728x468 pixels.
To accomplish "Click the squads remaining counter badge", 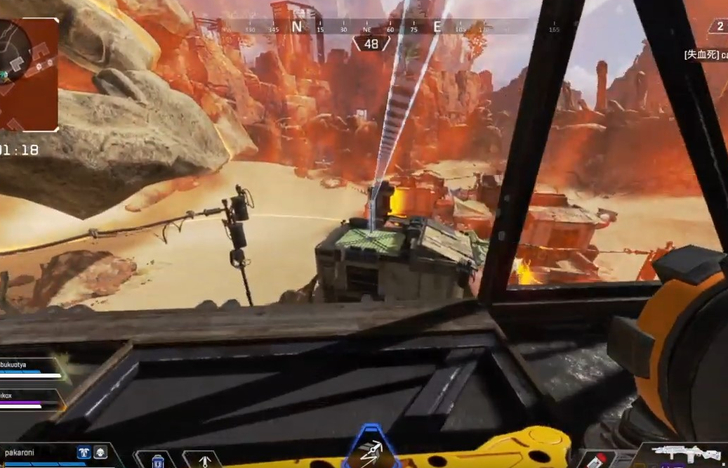I will [371, 44].
